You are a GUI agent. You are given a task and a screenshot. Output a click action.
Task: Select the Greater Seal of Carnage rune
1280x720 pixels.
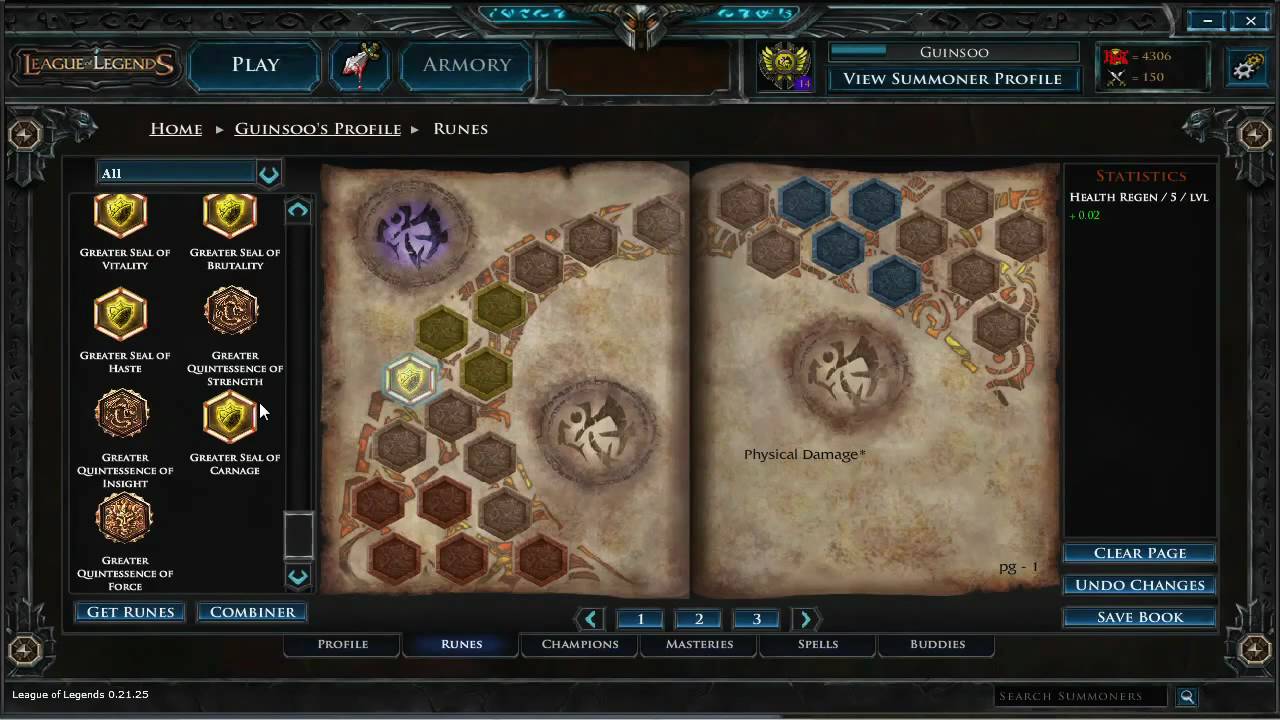coord(231,414)
